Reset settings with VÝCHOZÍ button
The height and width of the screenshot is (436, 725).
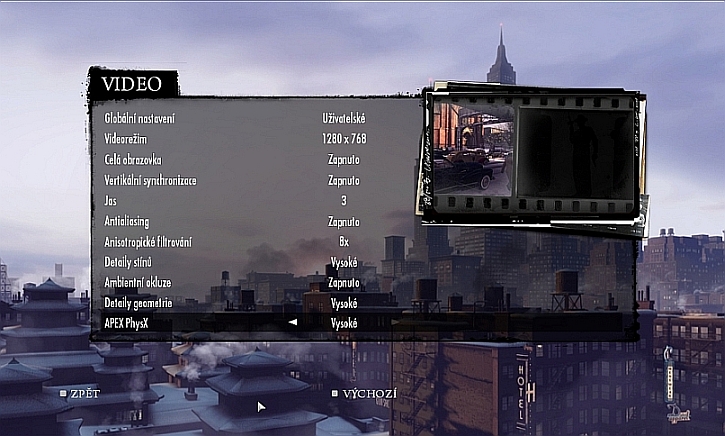tap(368, 393)
